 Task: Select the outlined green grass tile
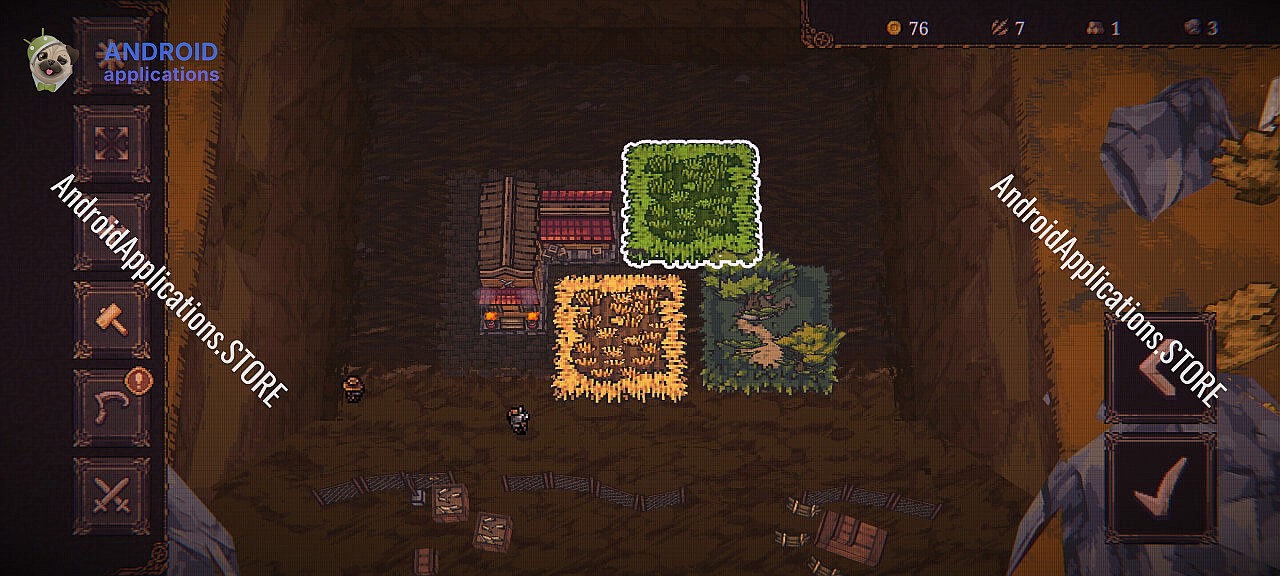point(691,203)
